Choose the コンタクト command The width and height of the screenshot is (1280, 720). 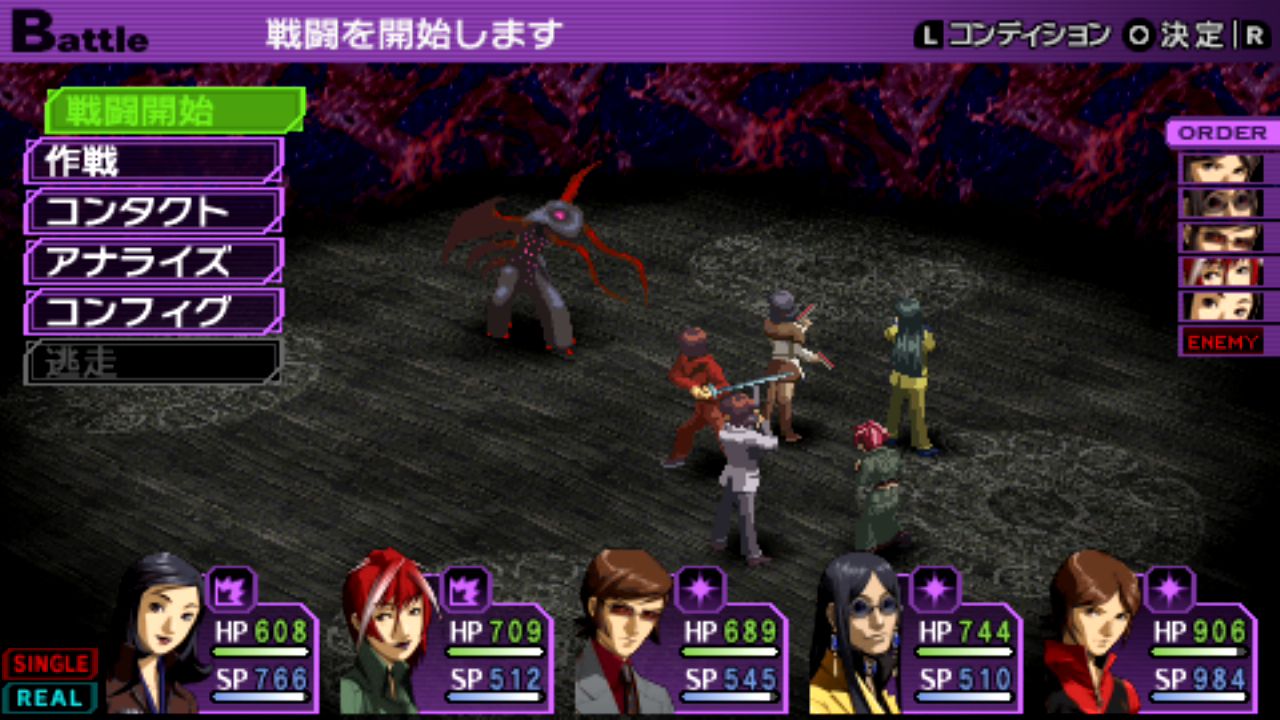[153, 211]
